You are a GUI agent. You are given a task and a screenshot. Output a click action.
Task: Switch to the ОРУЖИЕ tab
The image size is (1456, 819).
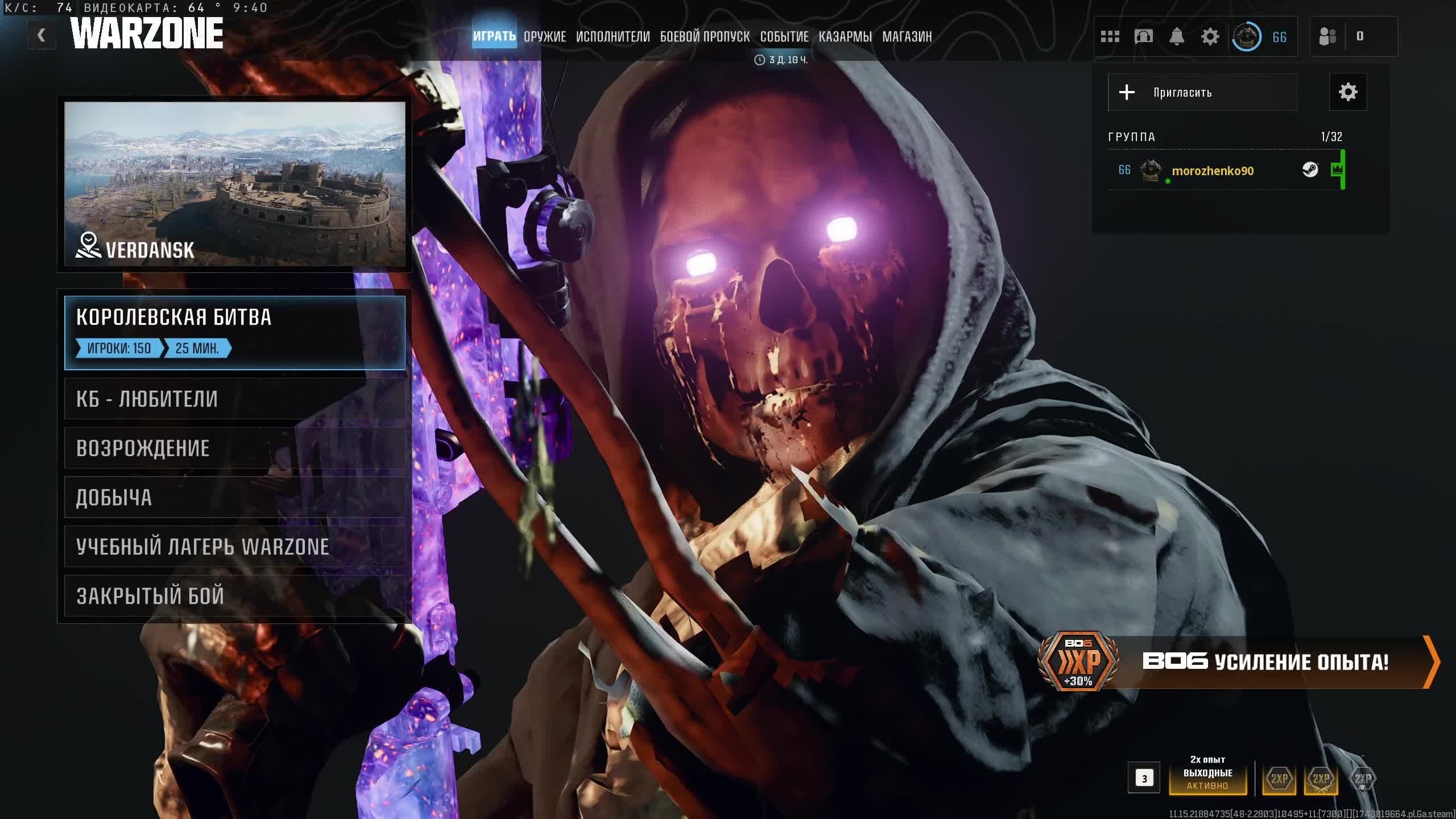click(x=544, y=37)
